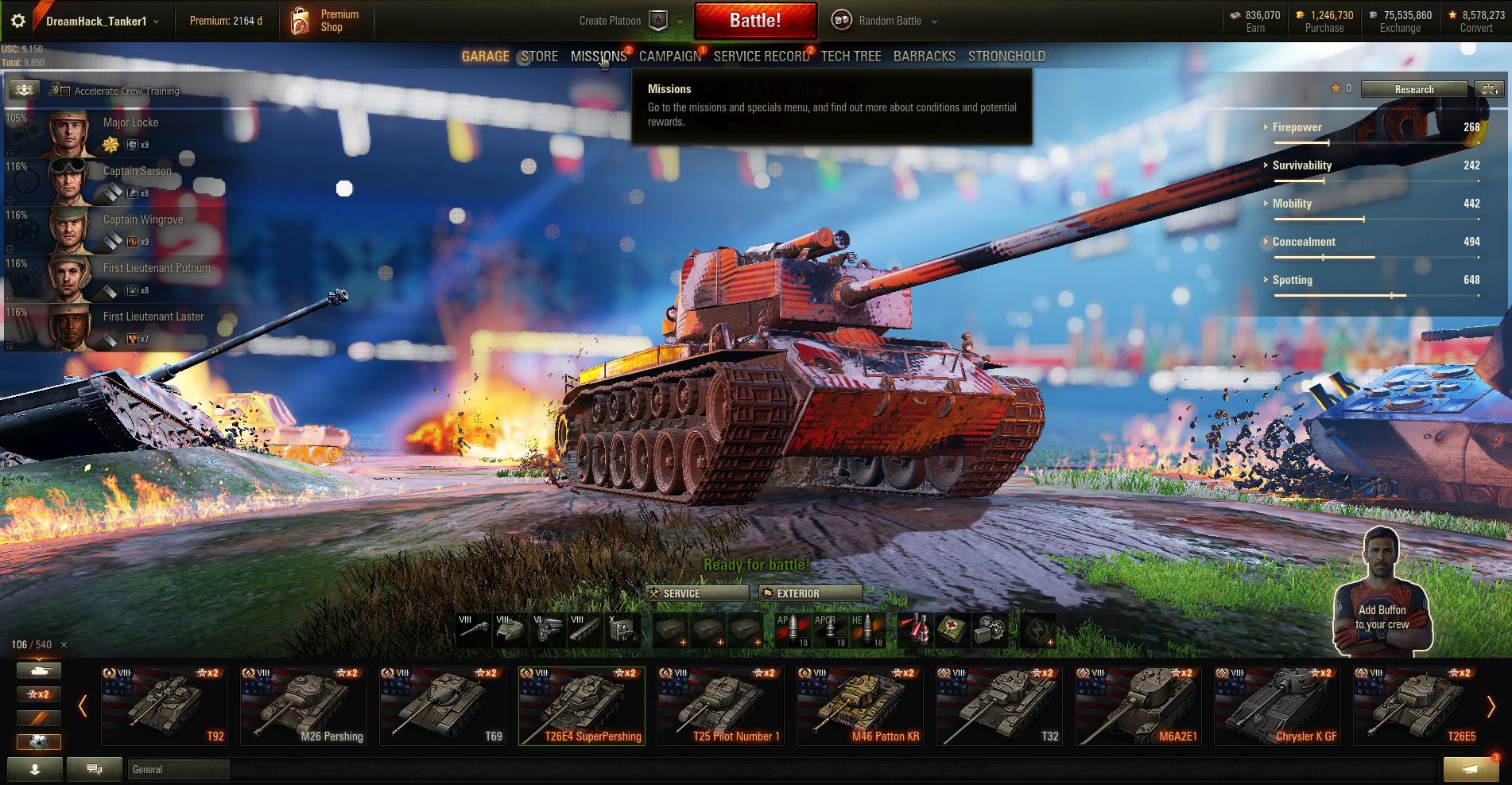
Task: Click the General chat channel field
Action: tap(178, 769)
